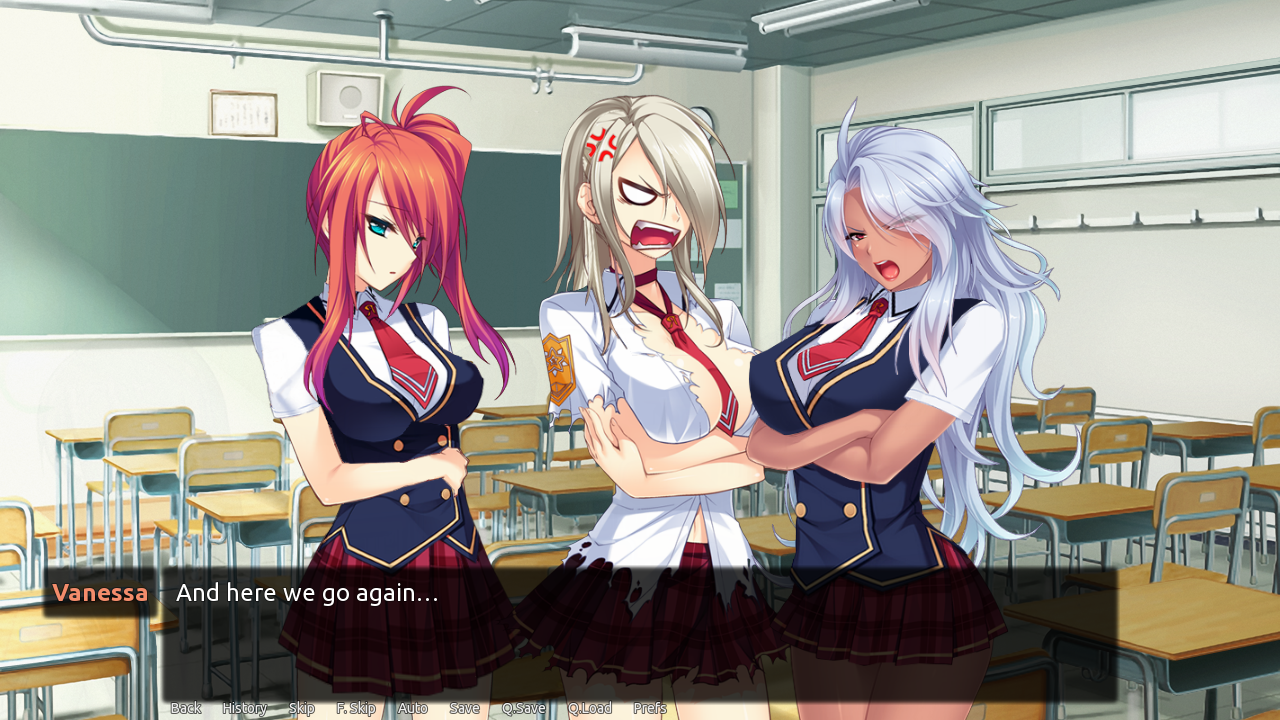This screenshot has height=720, width=1280.
Task: Perform a Q.Save quick save
Action: pyautogui.click(x=524, y=707)
